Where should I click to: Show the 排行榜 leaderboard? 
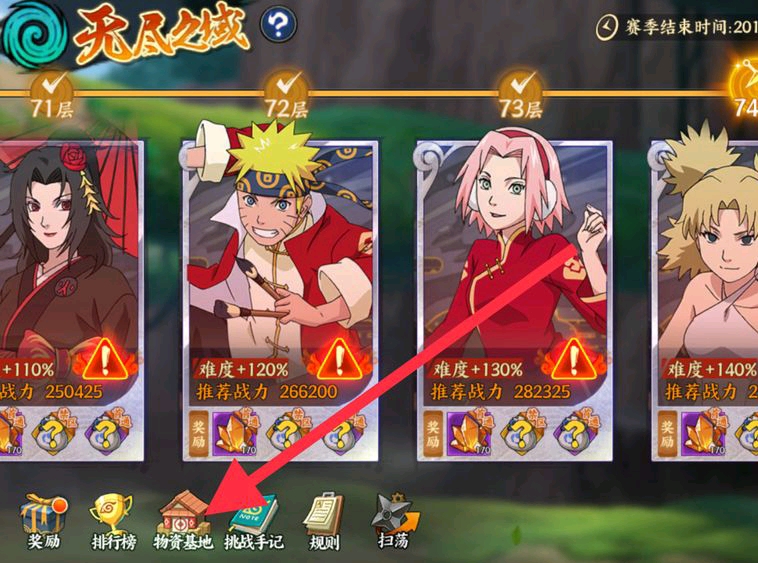pos(112,518)
